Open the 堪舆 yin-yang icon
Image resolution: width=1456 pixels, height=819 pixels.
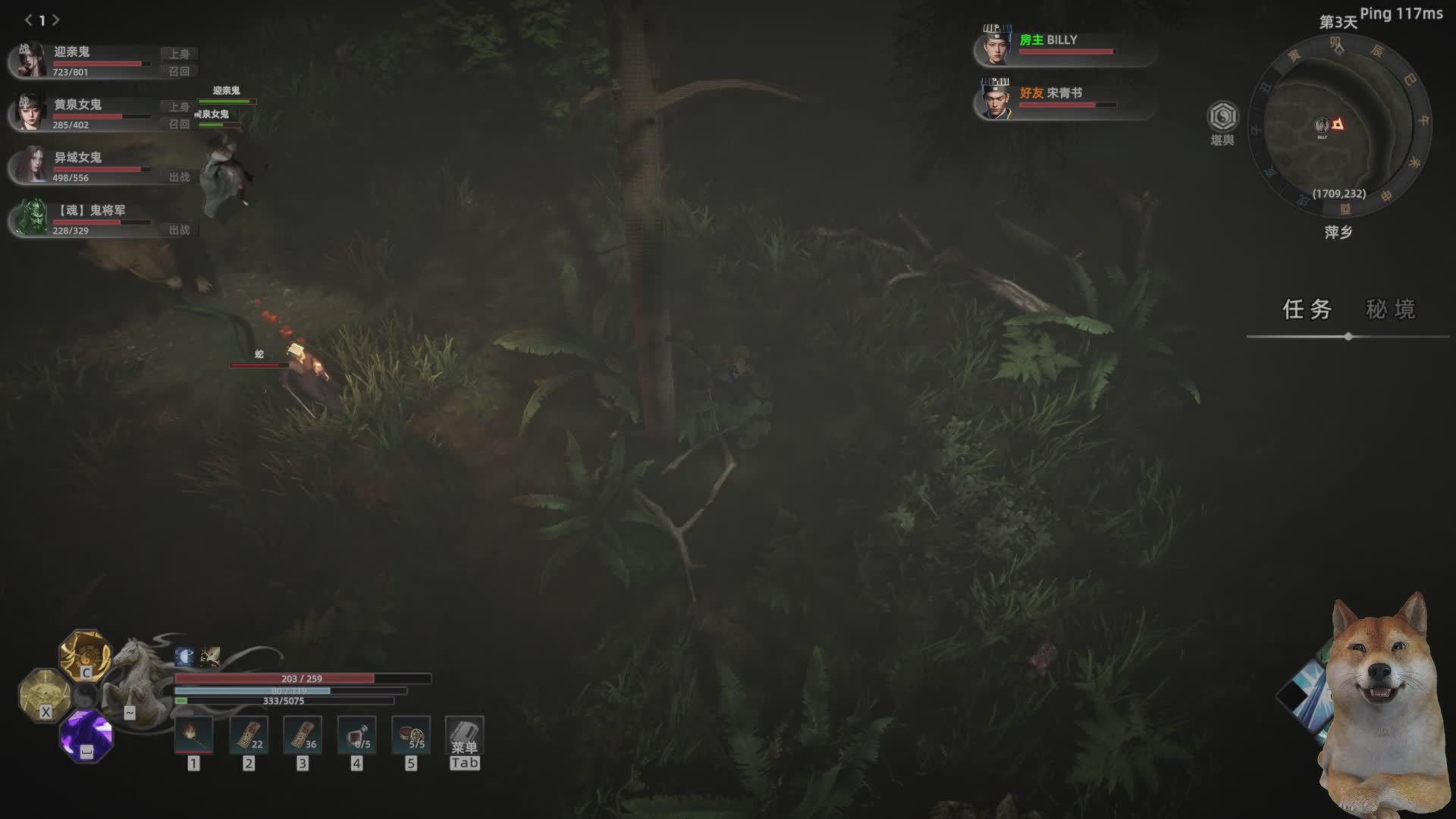click(x=1222, y=118)
